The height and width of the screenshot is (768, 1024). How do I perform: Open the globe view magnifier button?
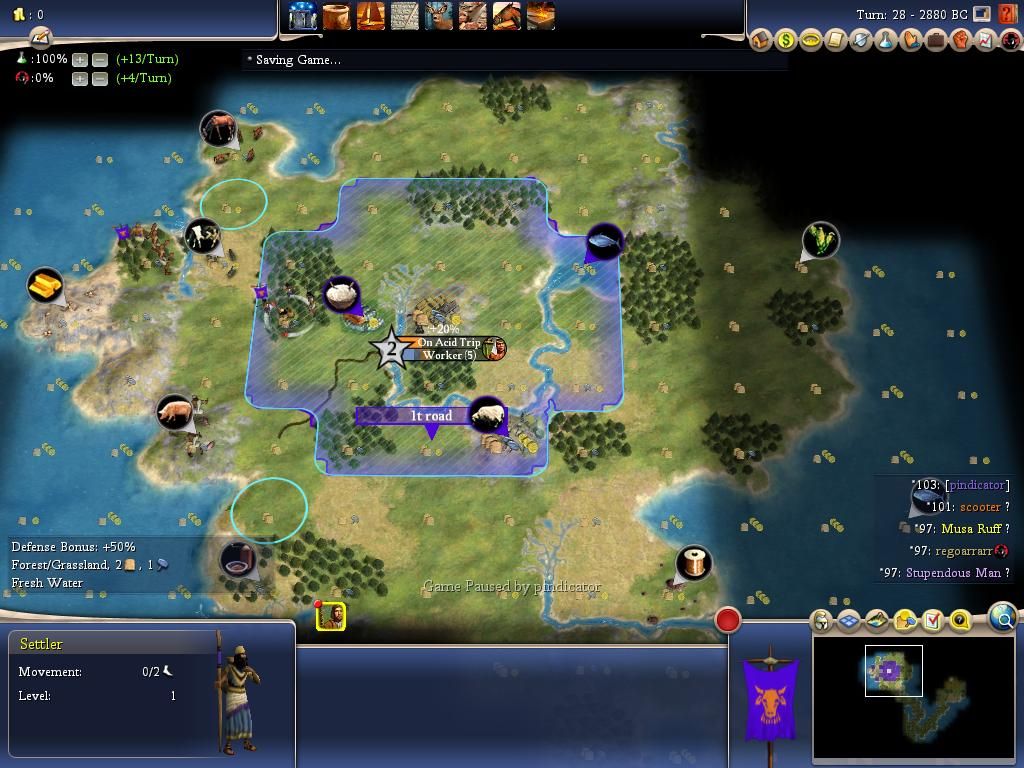(x=1003, y=619)
